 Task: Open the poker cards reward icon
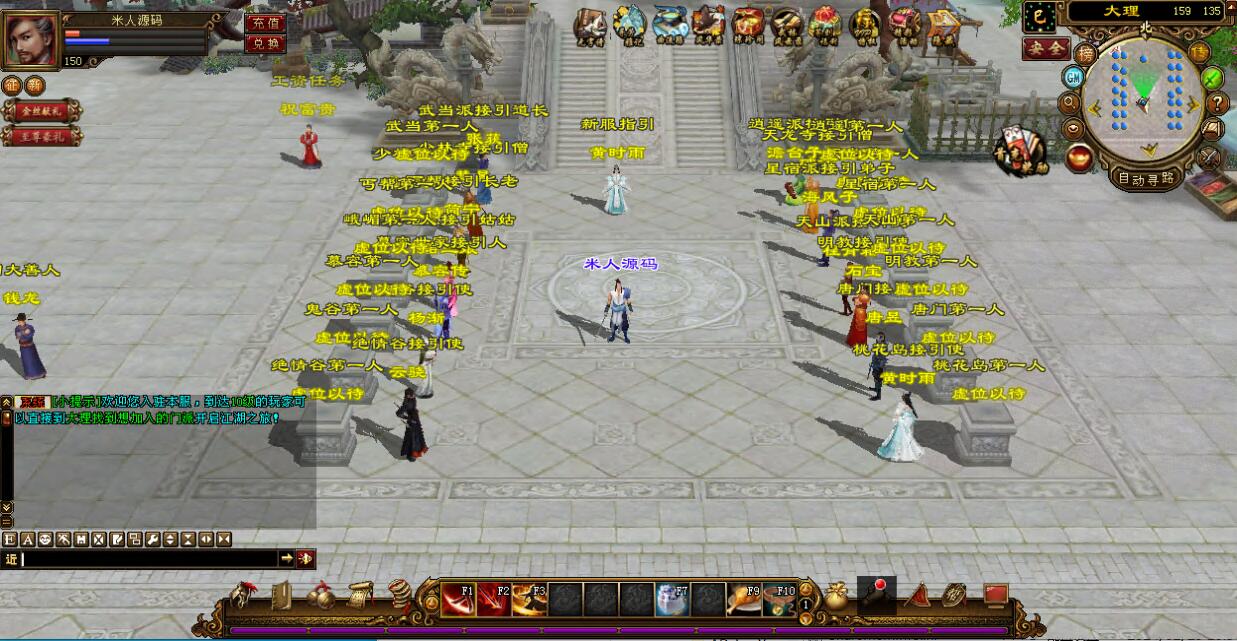[1012, 145]
